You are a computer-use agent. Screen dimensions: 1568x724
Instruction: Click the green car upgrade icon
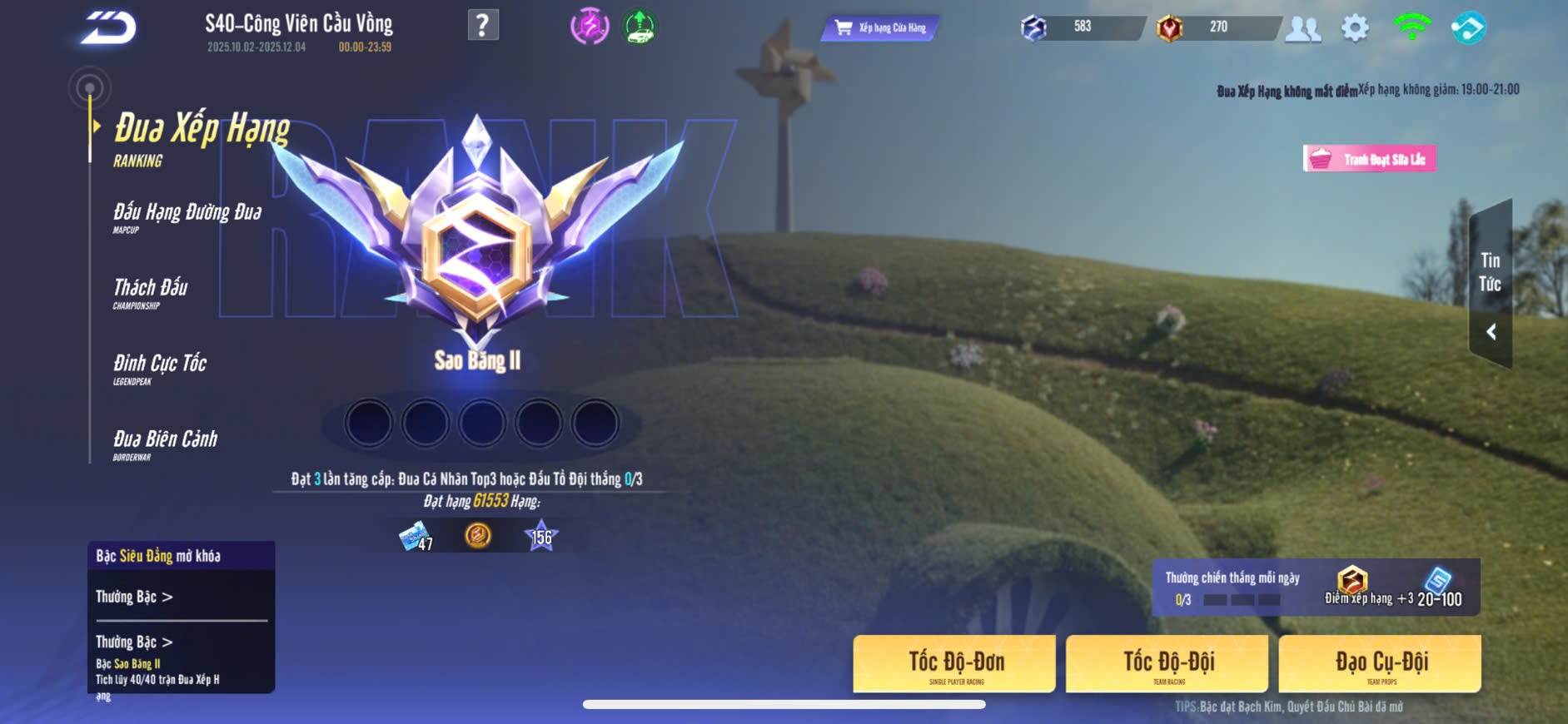coord(640,27)
